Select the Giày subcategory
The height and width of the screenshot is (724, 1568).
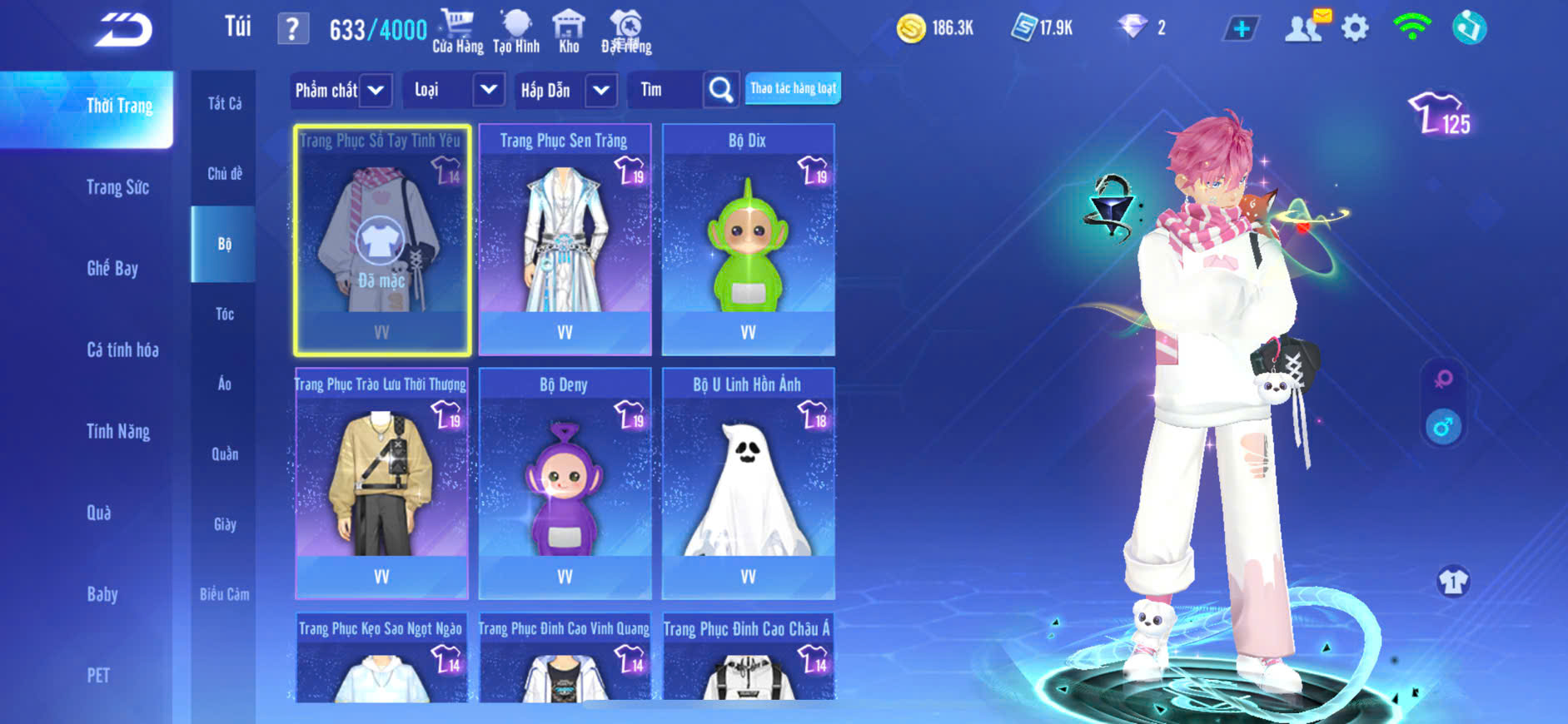coord(224,524)
